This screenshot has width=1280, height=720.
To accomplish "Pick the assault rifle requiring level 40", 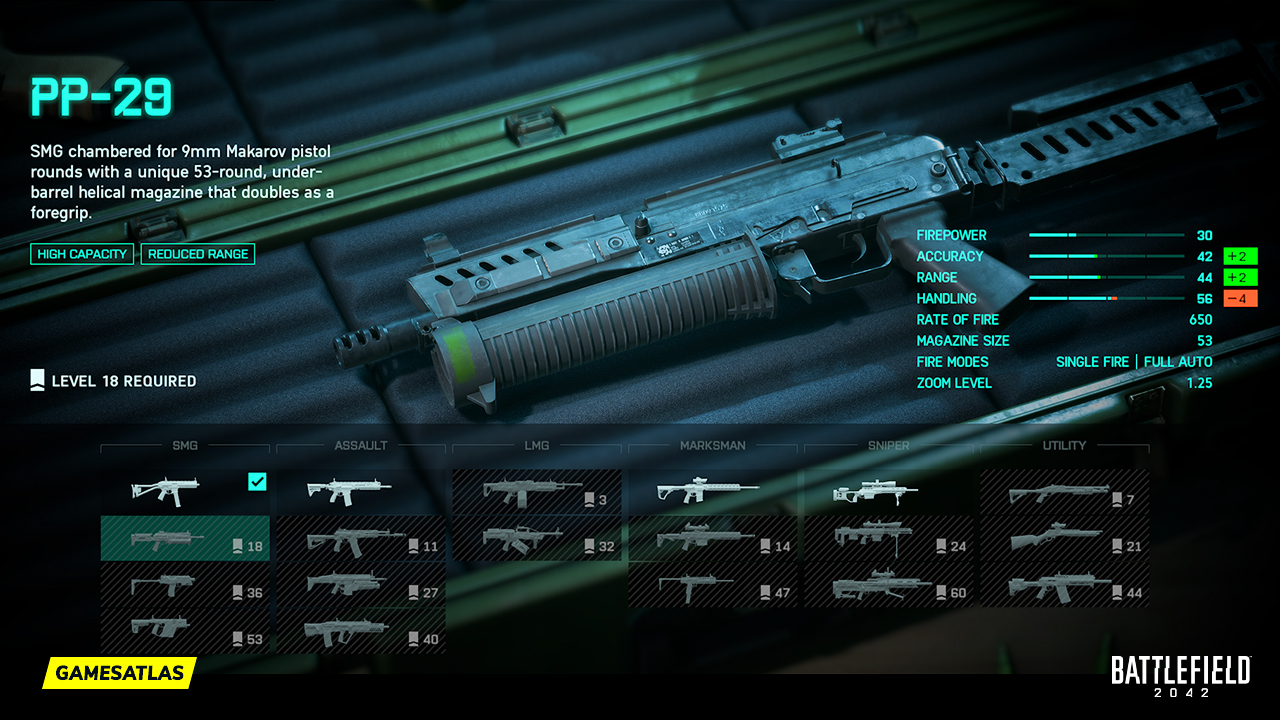I will click(x=360, y=632).
